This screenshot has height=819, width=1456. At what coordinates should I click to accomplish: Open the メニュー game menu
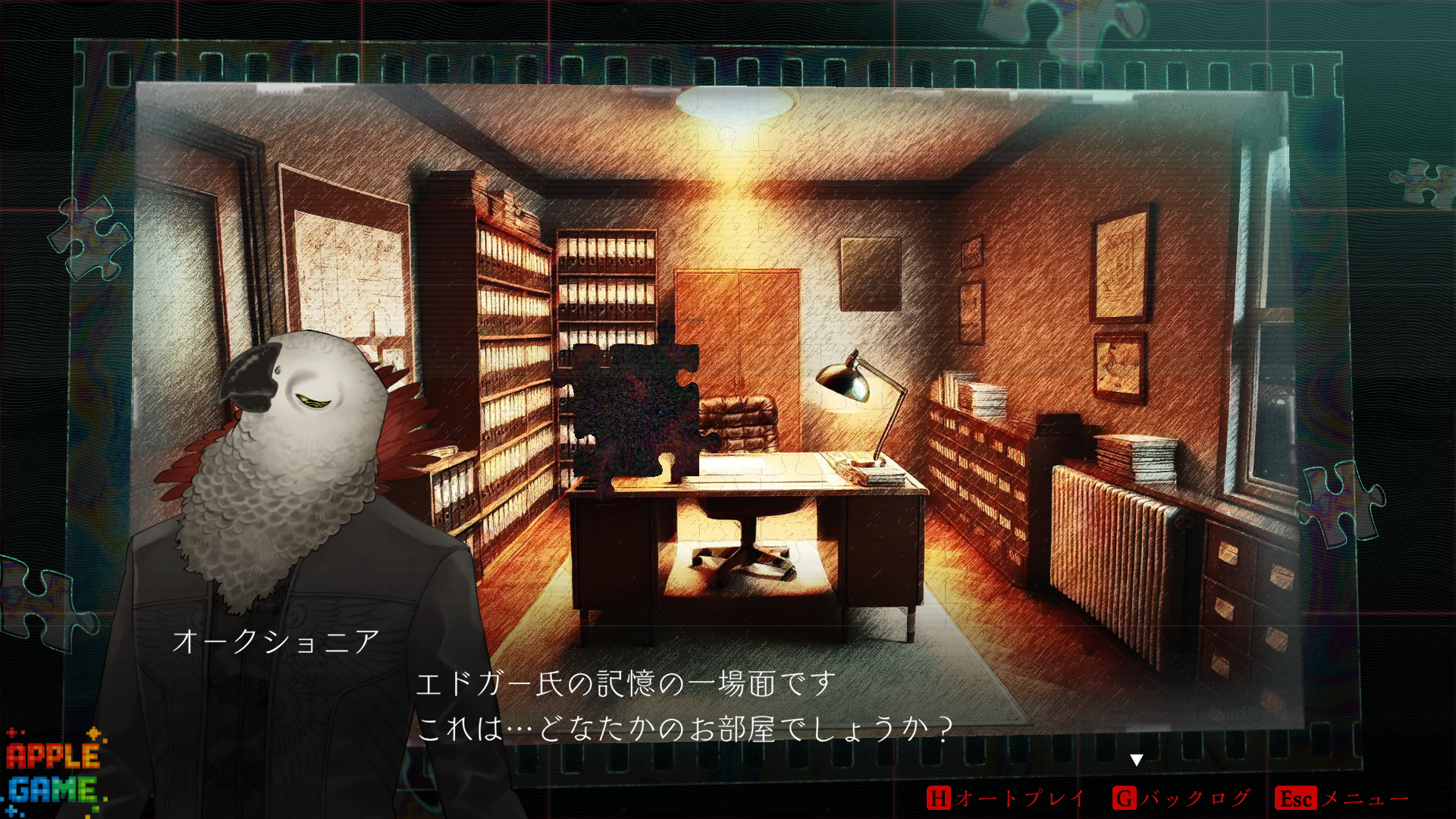pos(1341,798)
